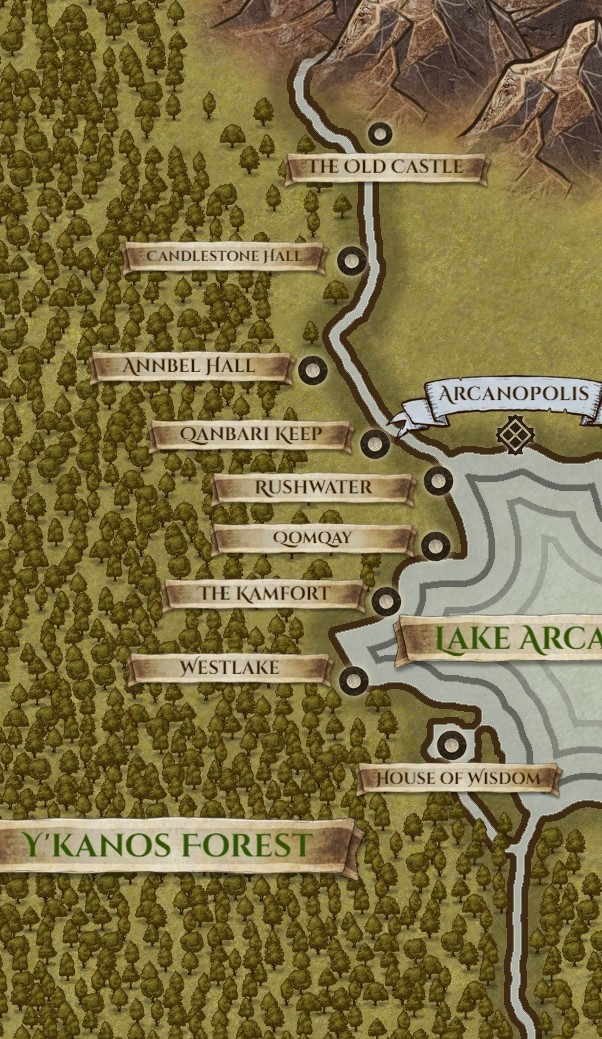This screenshot has width=602, height=1039.
Task: Choose the Annbel Hall location label
Action: 190,367
